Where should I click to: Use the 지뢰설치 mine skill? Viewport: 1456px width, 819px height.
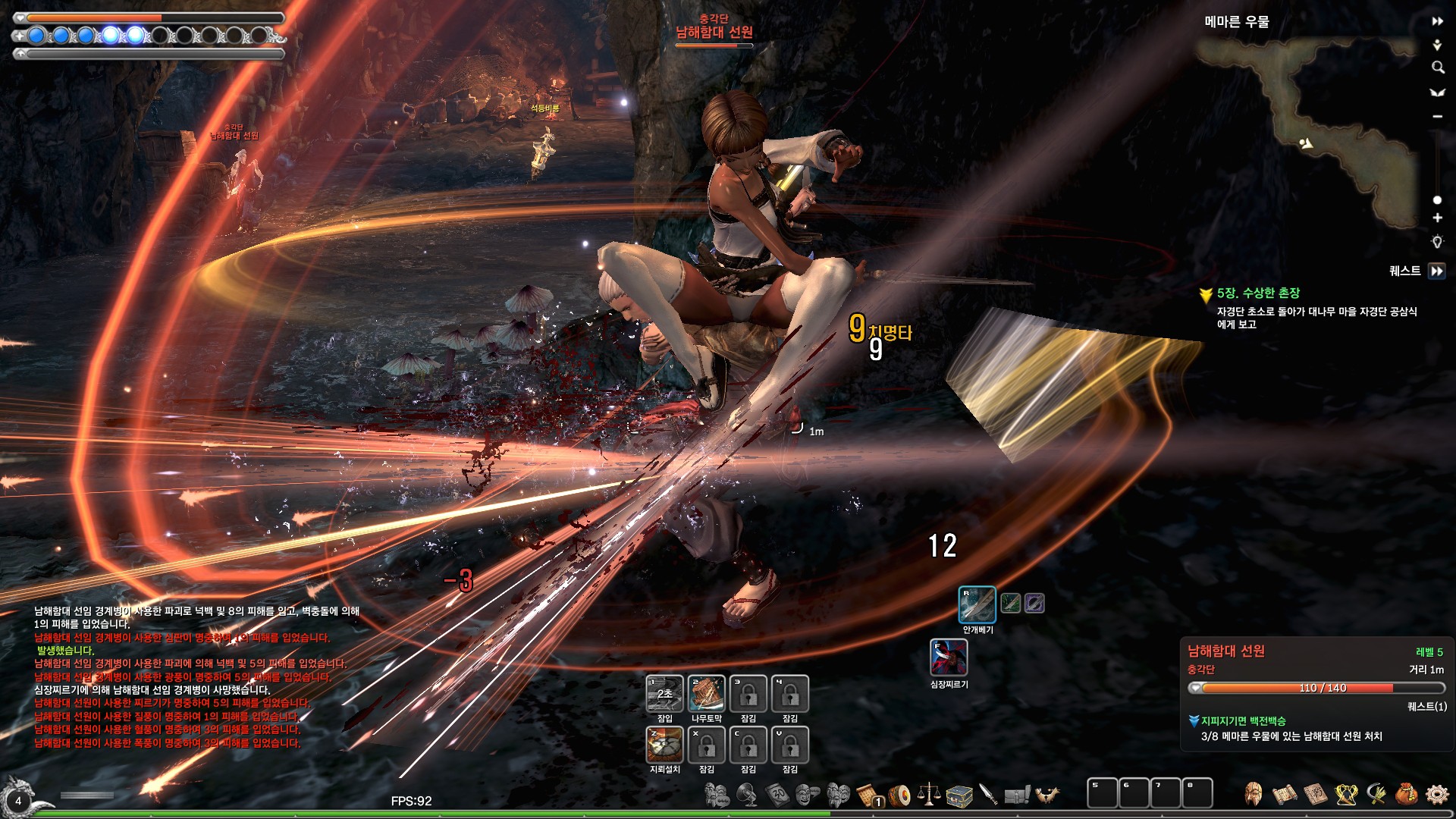(x=664, y=744)
